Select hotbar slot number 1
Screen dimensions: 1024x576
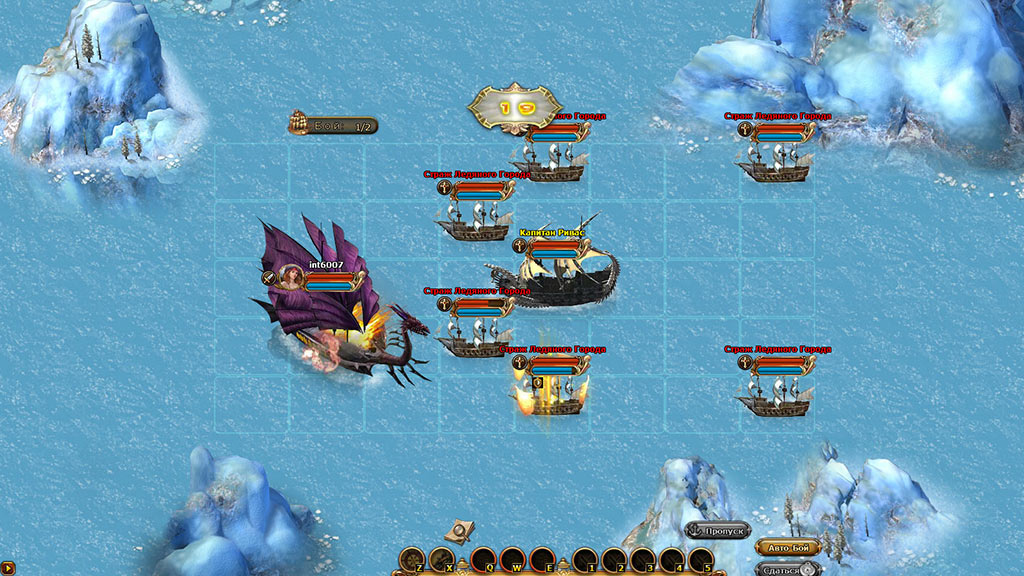pyautogui.click(x=585, y=560)
